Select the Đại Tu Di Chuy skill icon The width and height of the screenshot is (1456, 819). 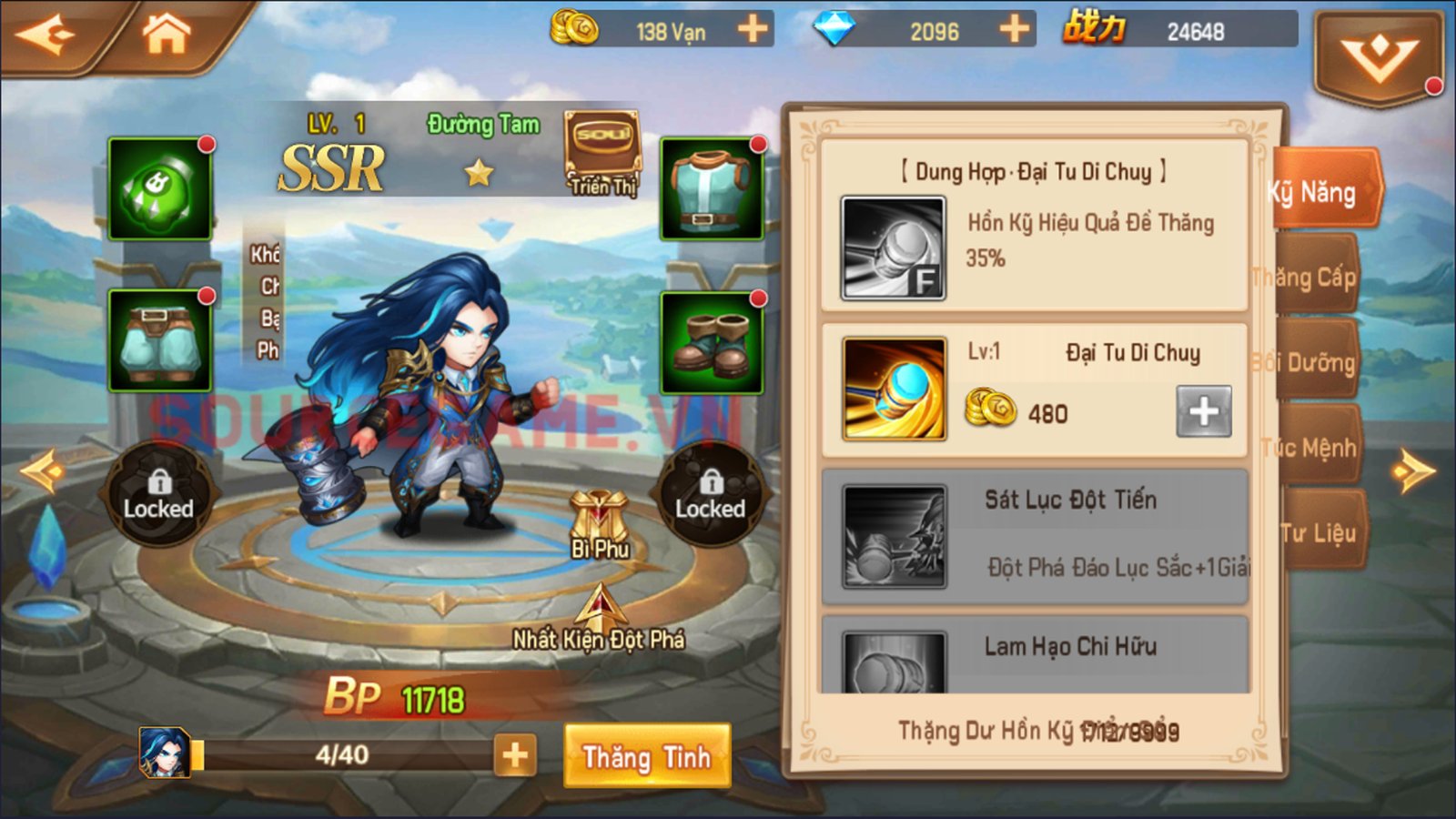pyautogui.click(x=894, y=387)
